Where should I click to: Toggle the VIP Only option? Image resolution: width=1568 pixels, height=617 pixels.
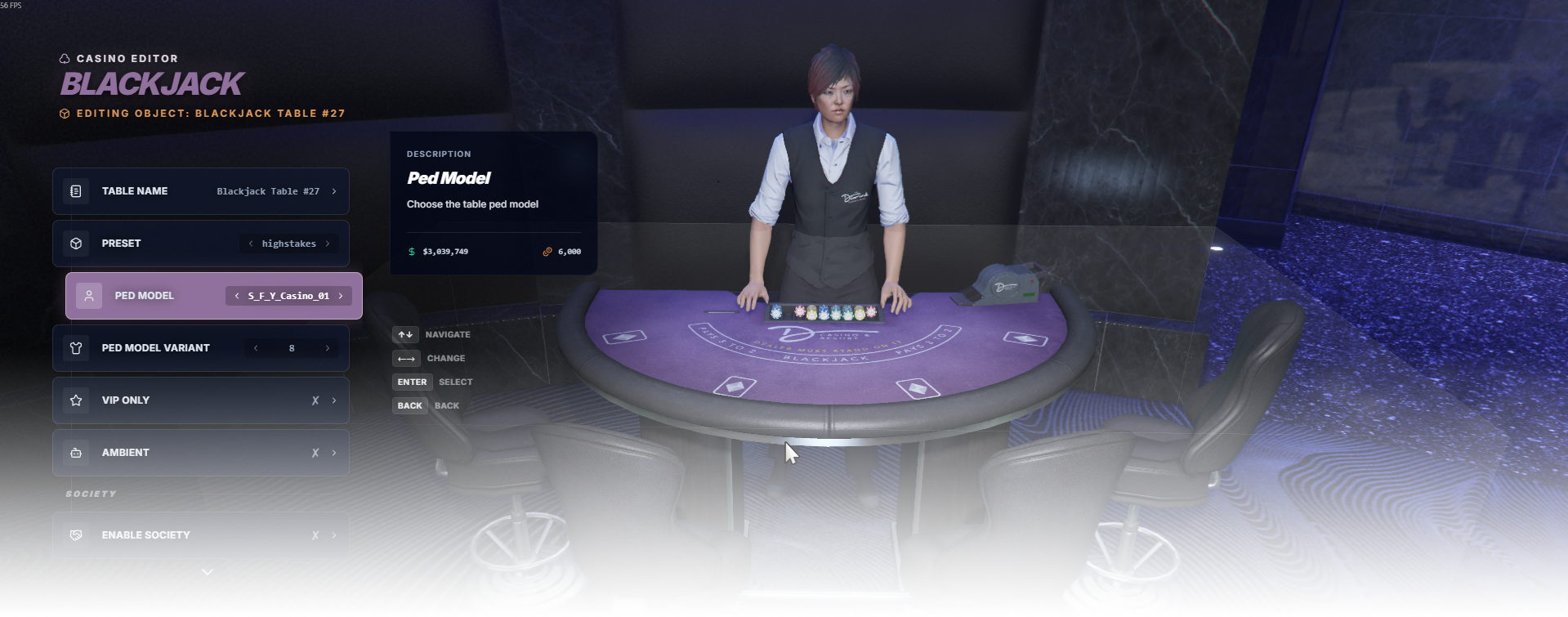[x=200, y=400]
